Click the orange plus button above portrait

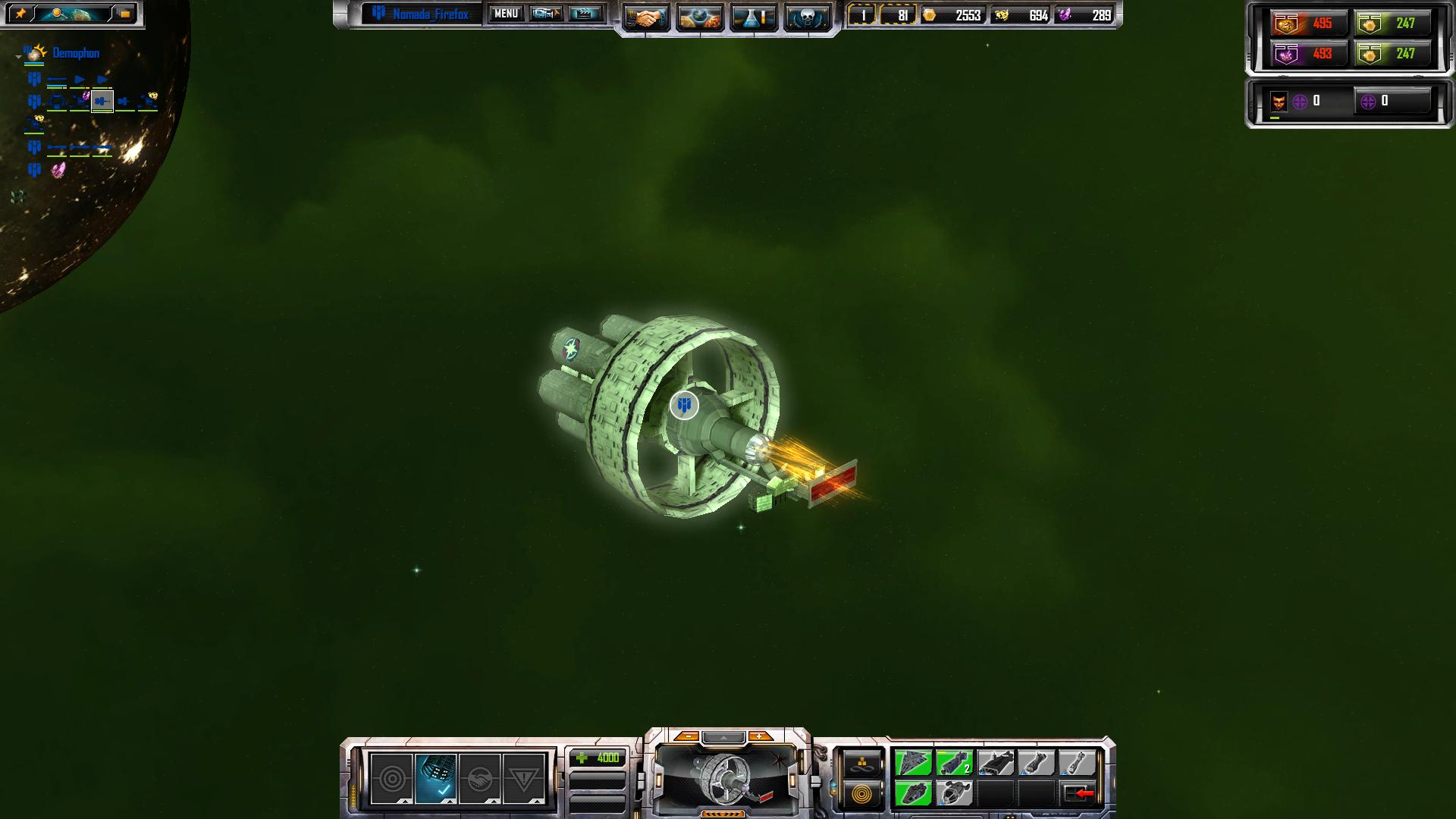tap(759, 736)
